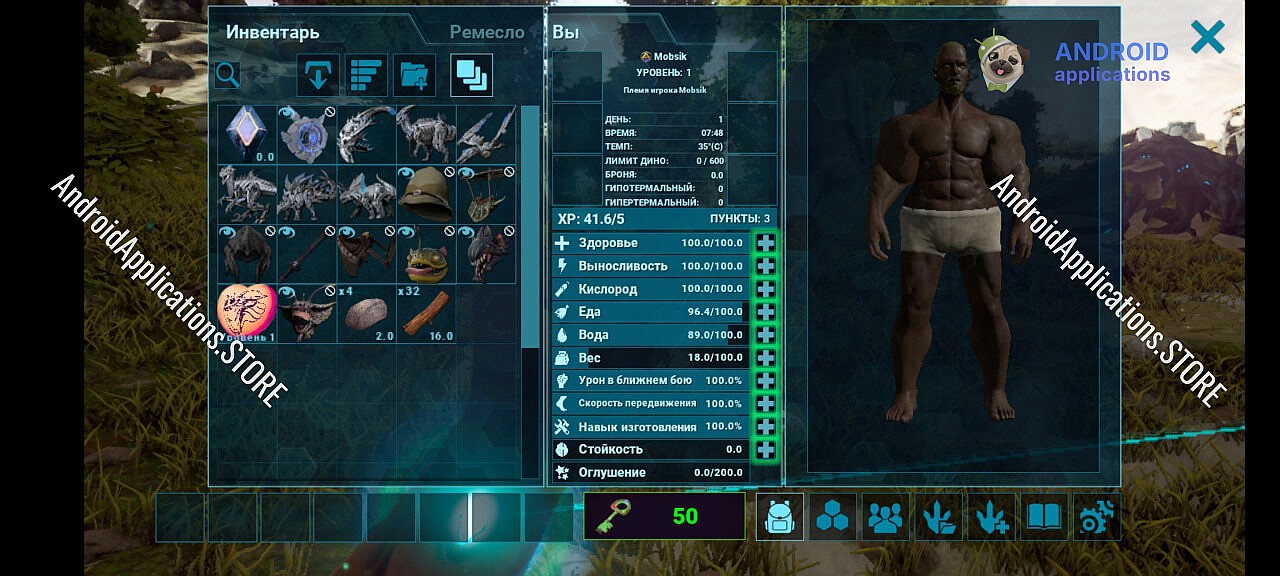This screenshot has width=1280, height=576.
Task: Choose the safari hat item
Action: coord(426,194)
